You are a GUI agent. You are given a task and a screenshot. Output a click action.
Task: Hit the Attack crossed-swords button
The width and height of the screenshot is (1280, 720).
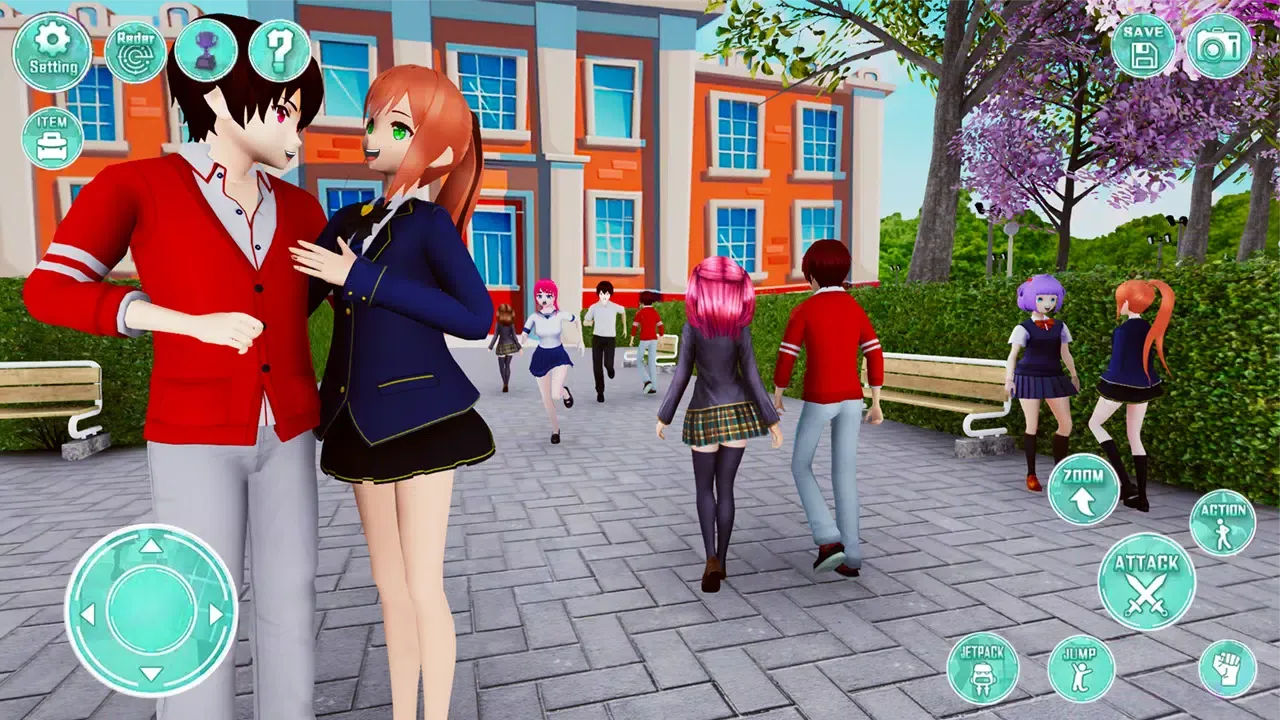pyautogui.click(x=1147, y=581)
